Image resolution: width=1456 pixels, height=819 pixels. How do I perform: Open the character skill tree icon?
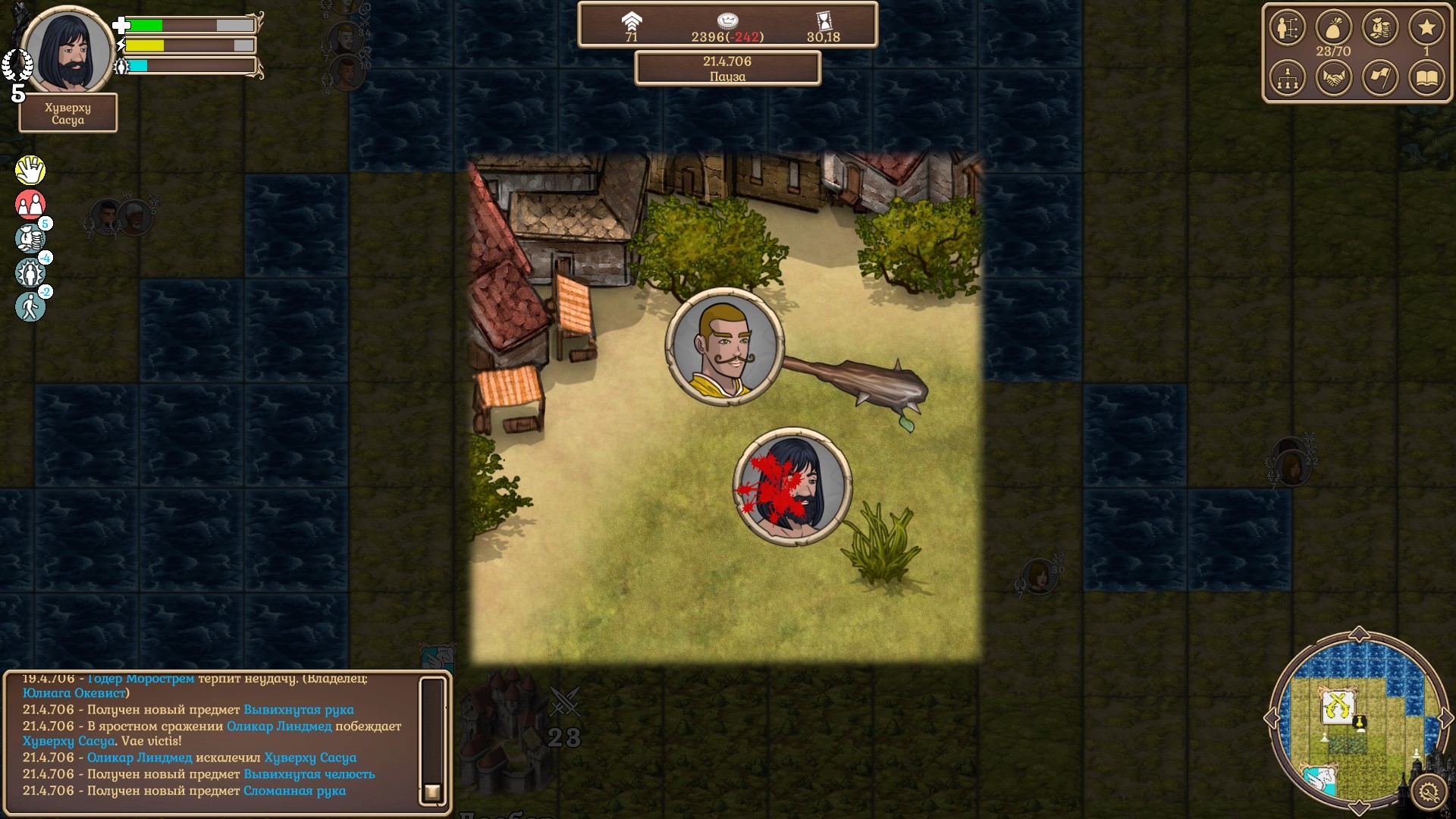(x=1287, y=29)
